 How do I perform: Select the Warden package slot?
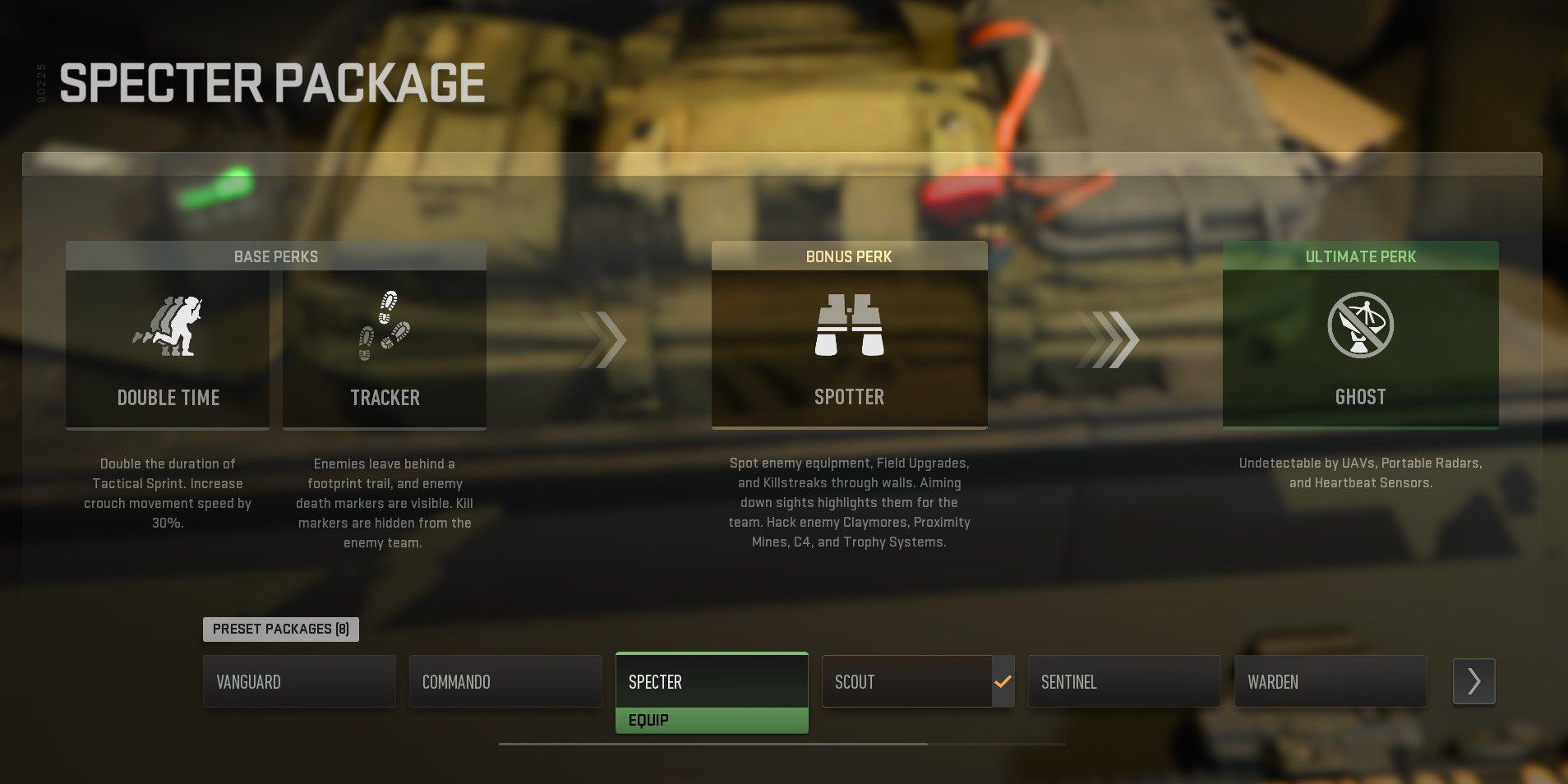tap(1330, 681)
